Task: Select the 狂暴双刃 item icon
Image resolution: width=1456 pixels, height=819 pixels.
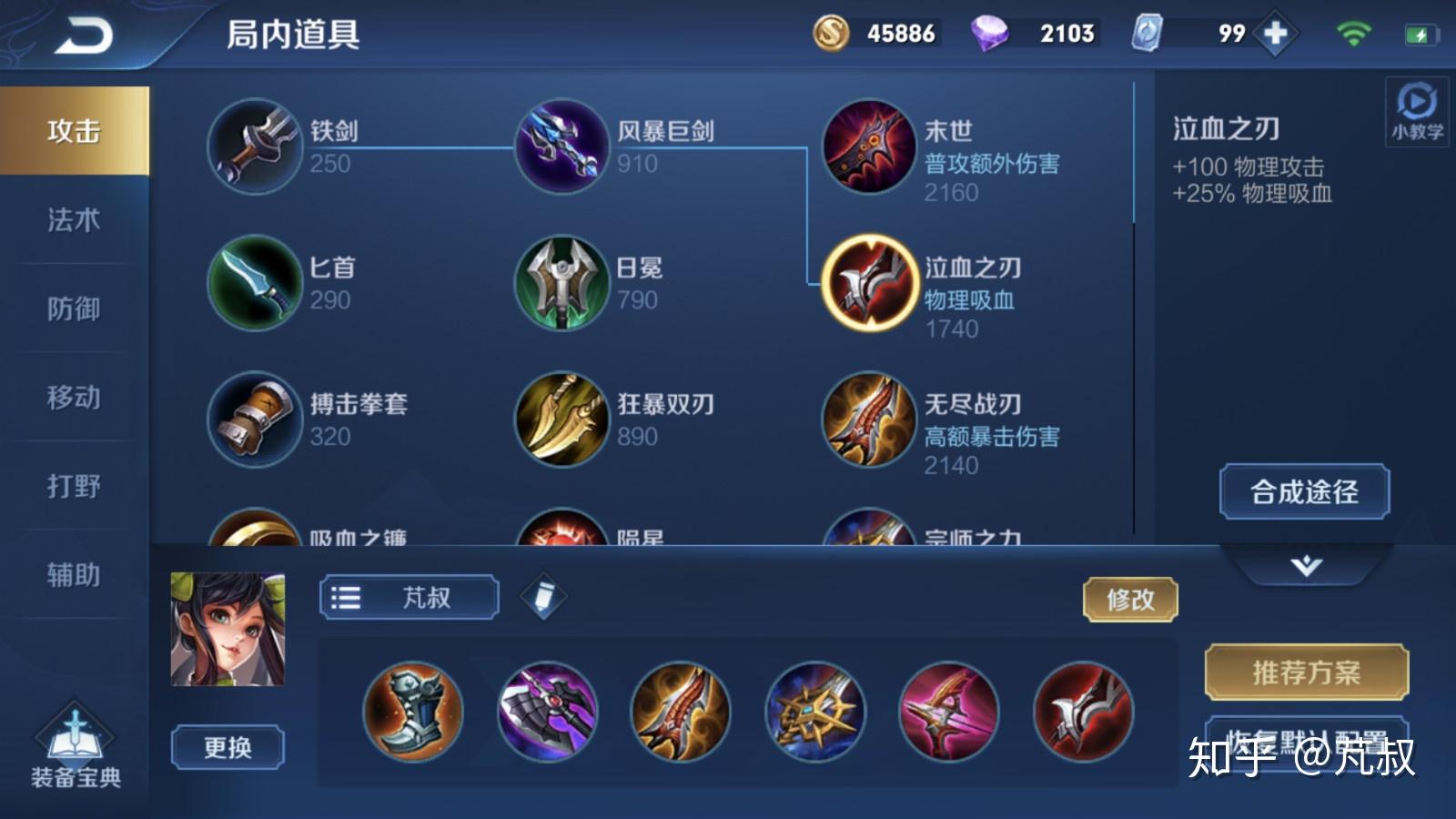Action: [x=561, y=420]
